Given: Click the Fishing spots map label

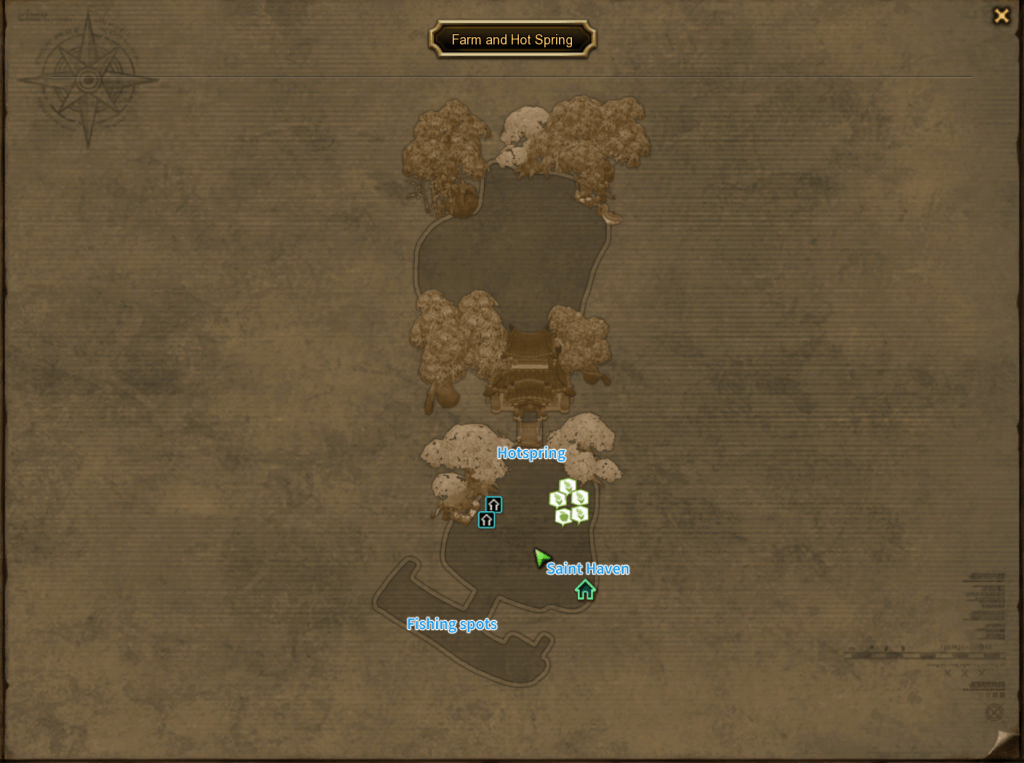Looking at the screenshot, I should pyautogui.click(x=451, y=624).
